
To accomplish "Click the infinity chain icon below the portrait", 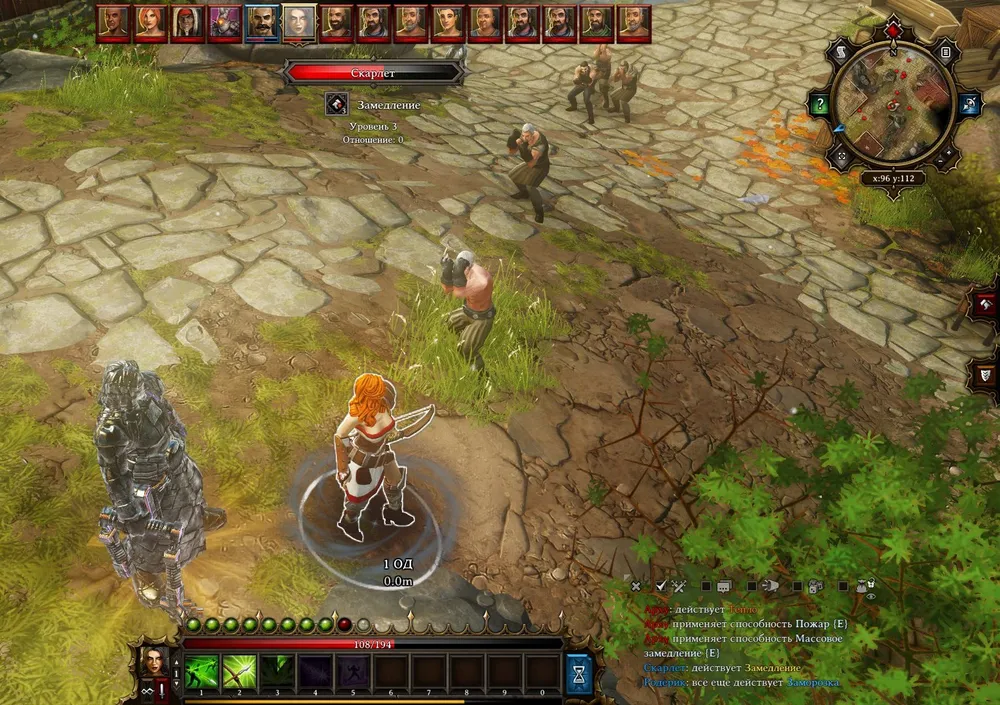I will tap(147, 690).
